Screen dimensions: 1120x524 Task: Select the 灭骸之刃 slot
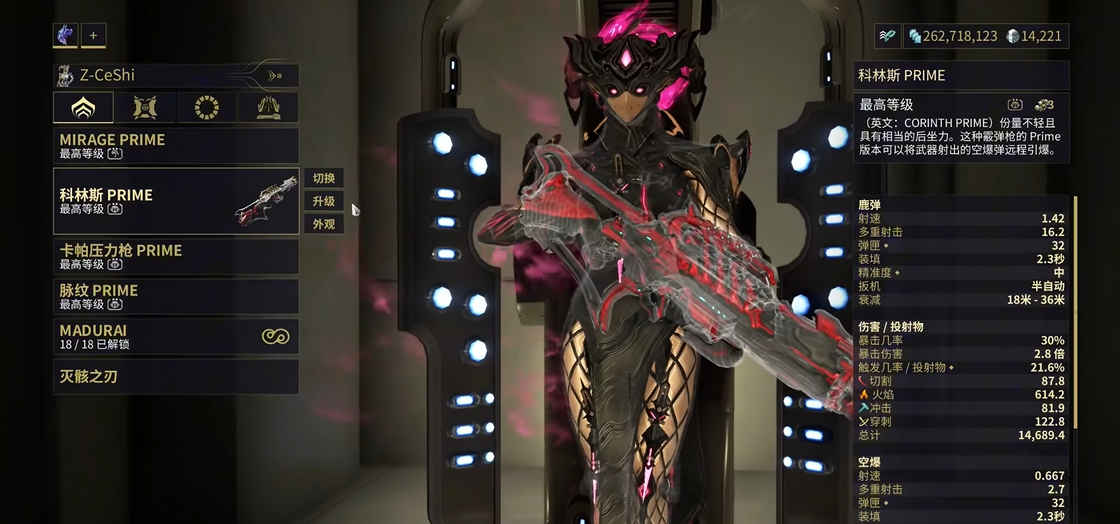(x=175, y=377)
